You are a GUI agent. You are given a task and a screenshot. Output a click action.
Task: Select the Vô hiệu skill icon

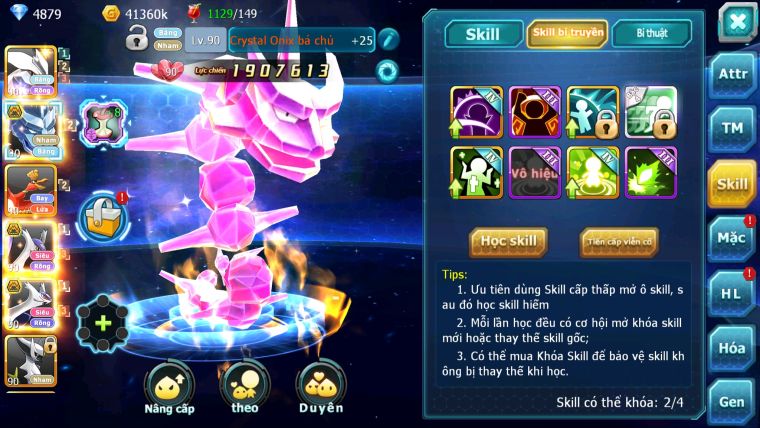pyautogui.click(x=535, y=172)
